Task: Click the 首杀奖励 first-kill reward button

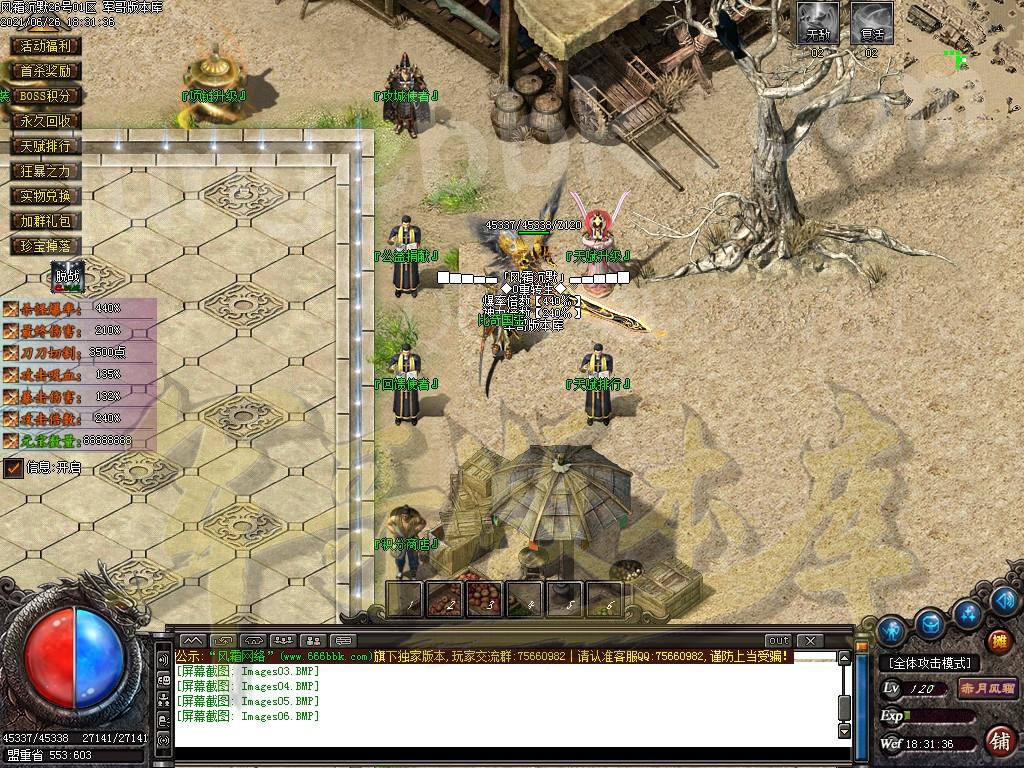Action: [45, 71]
